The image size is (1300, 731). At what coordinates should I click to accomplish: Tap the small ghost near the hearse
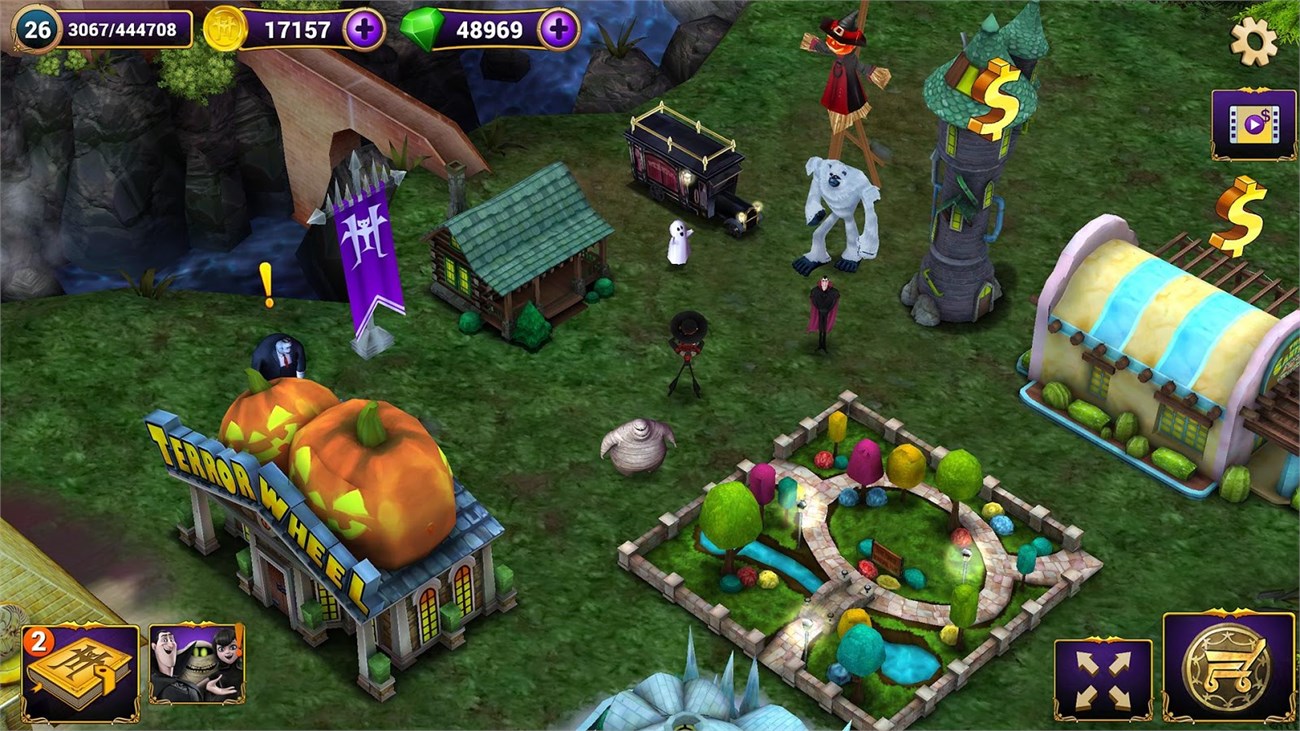(678, 245)
